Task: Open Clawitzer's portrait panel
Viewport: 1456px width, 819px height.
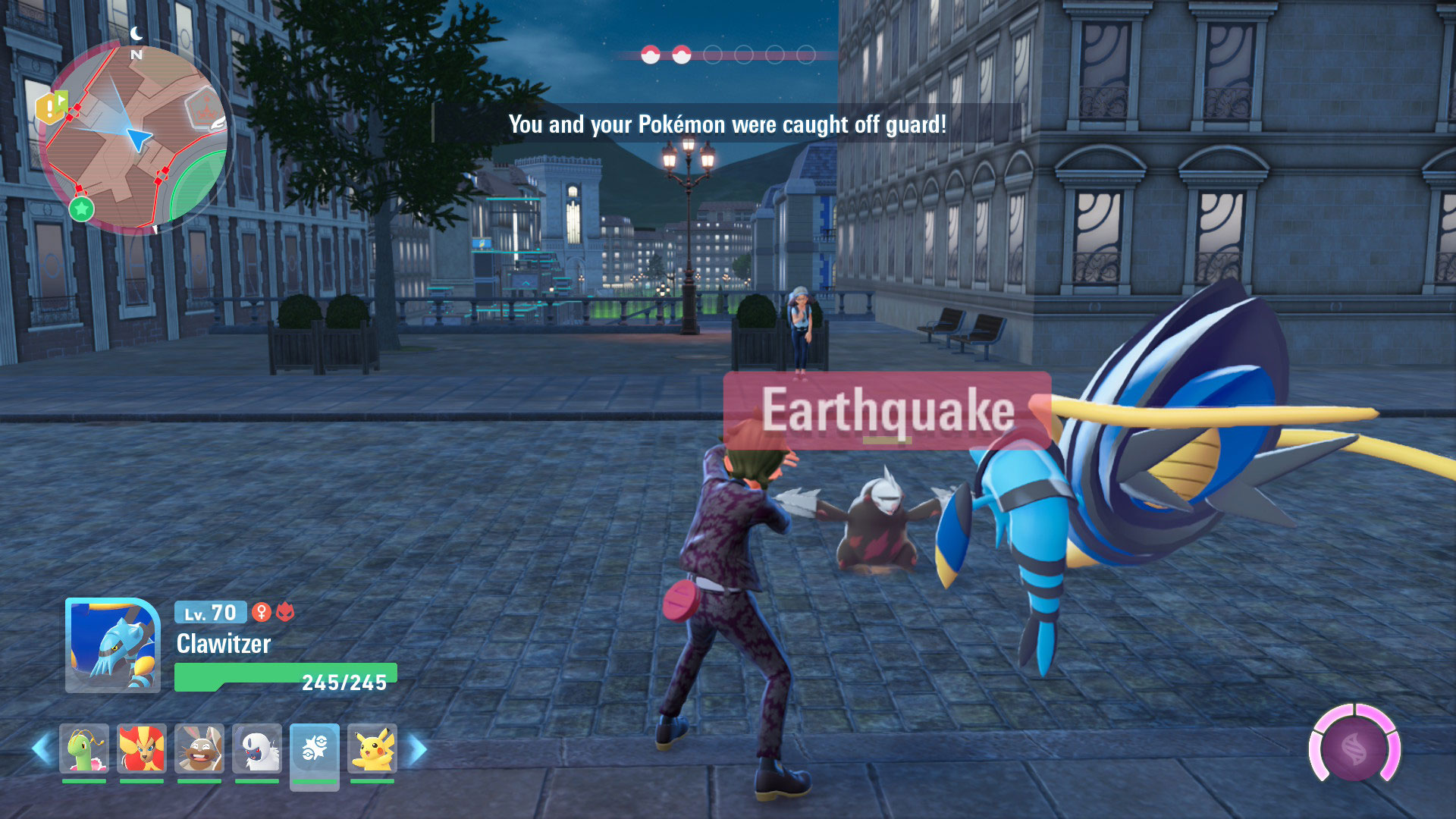Action: 113,645
